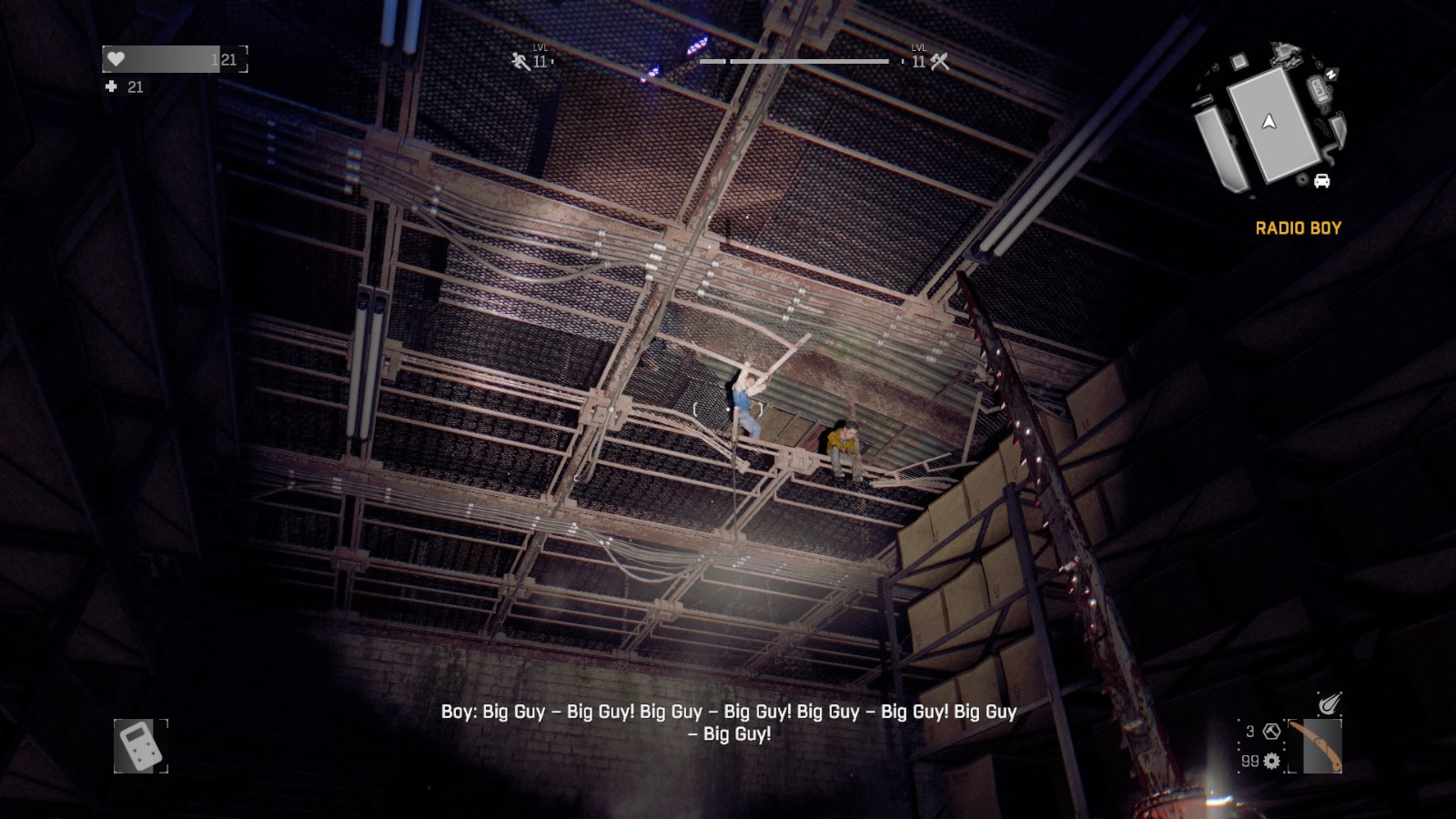The height and width of the screenshot is (819, 1456).
Task: Click the crossed-weapons power level icon
Action: pos(937,61)
